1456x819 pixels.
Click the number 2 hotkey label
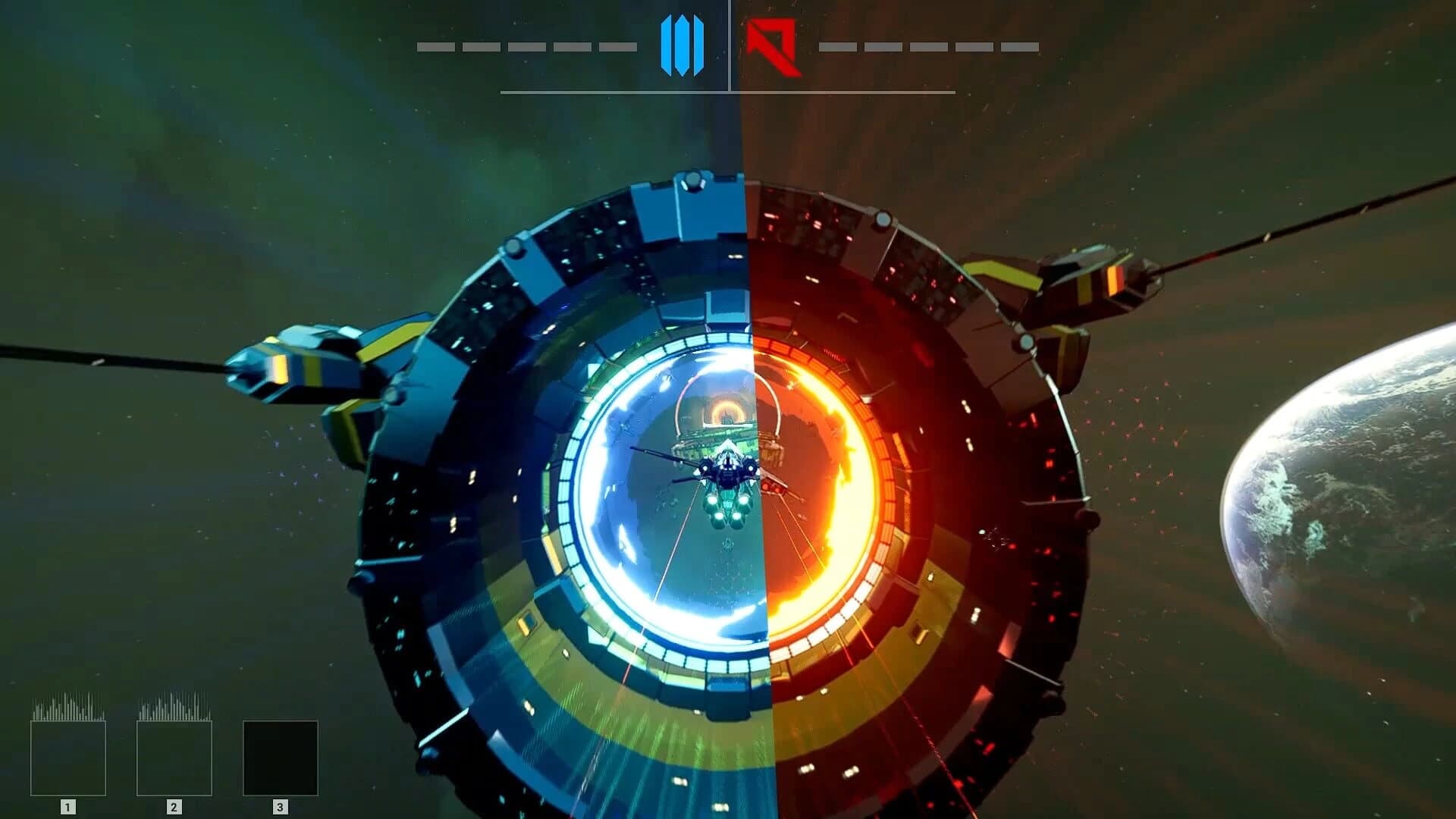point(174,806)
